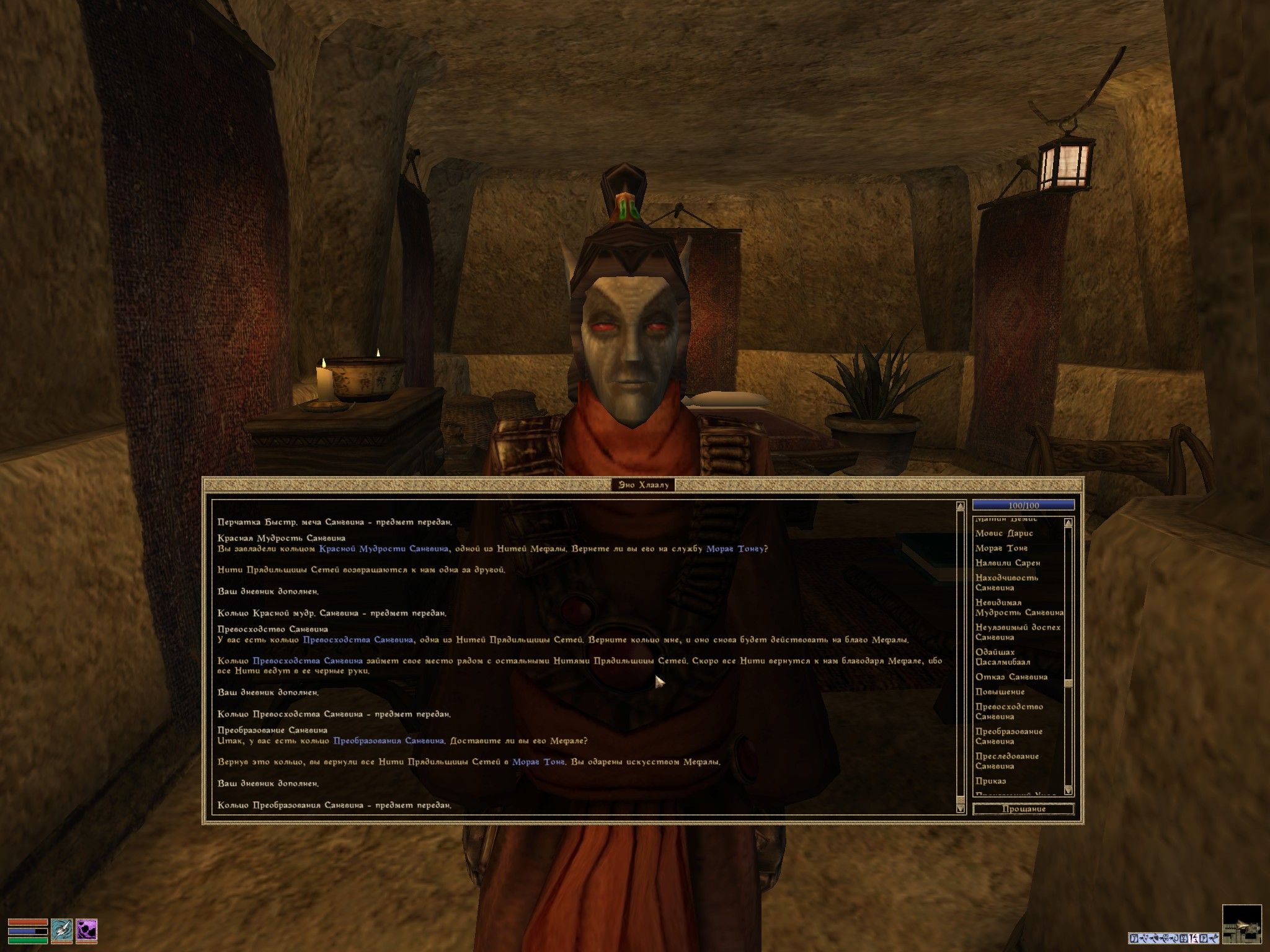
Task: Select the Преследование Сангвина topic
Action: 1008,760
